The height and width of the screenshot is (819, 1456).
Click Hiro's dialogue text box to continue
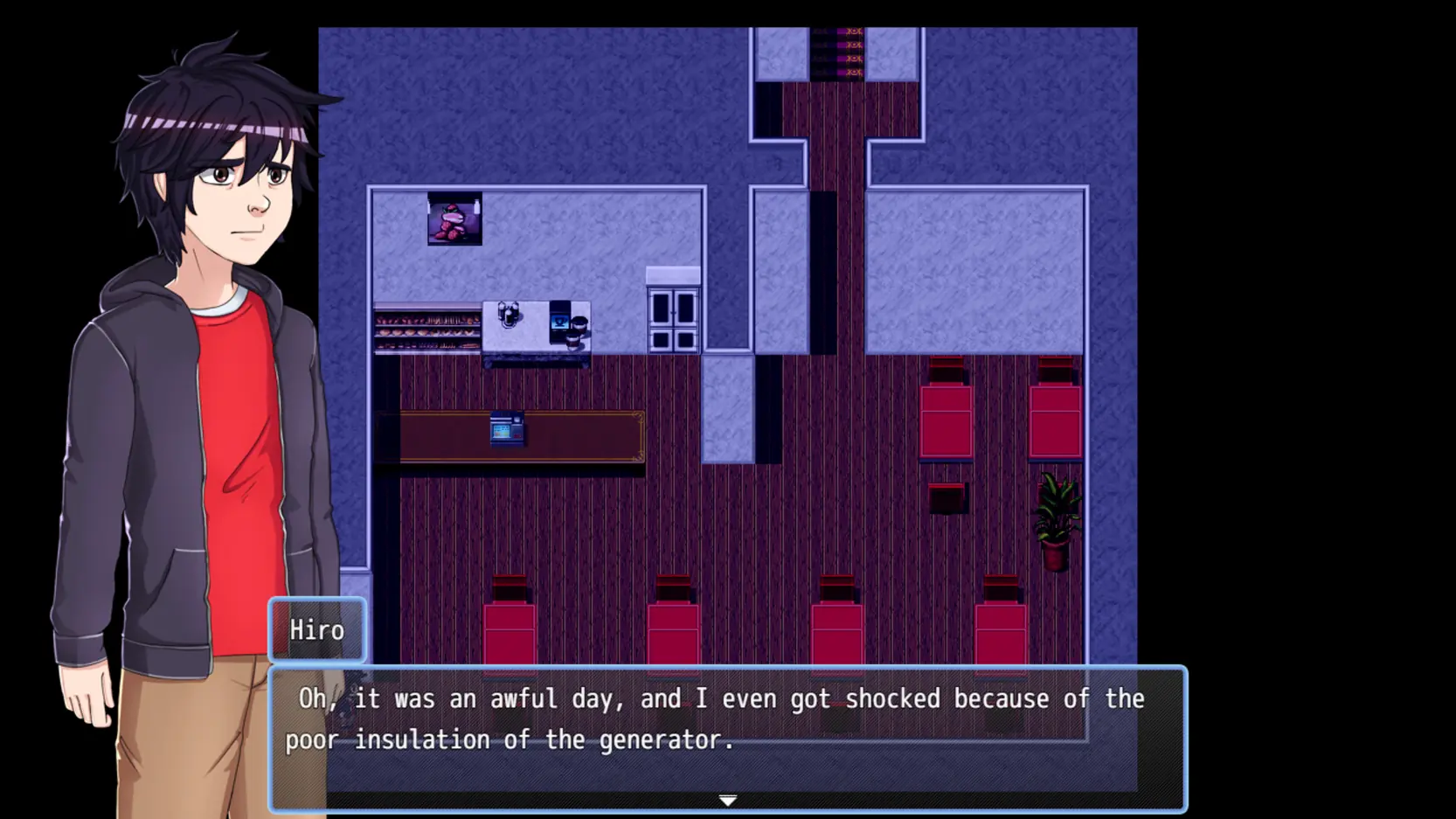727,737
